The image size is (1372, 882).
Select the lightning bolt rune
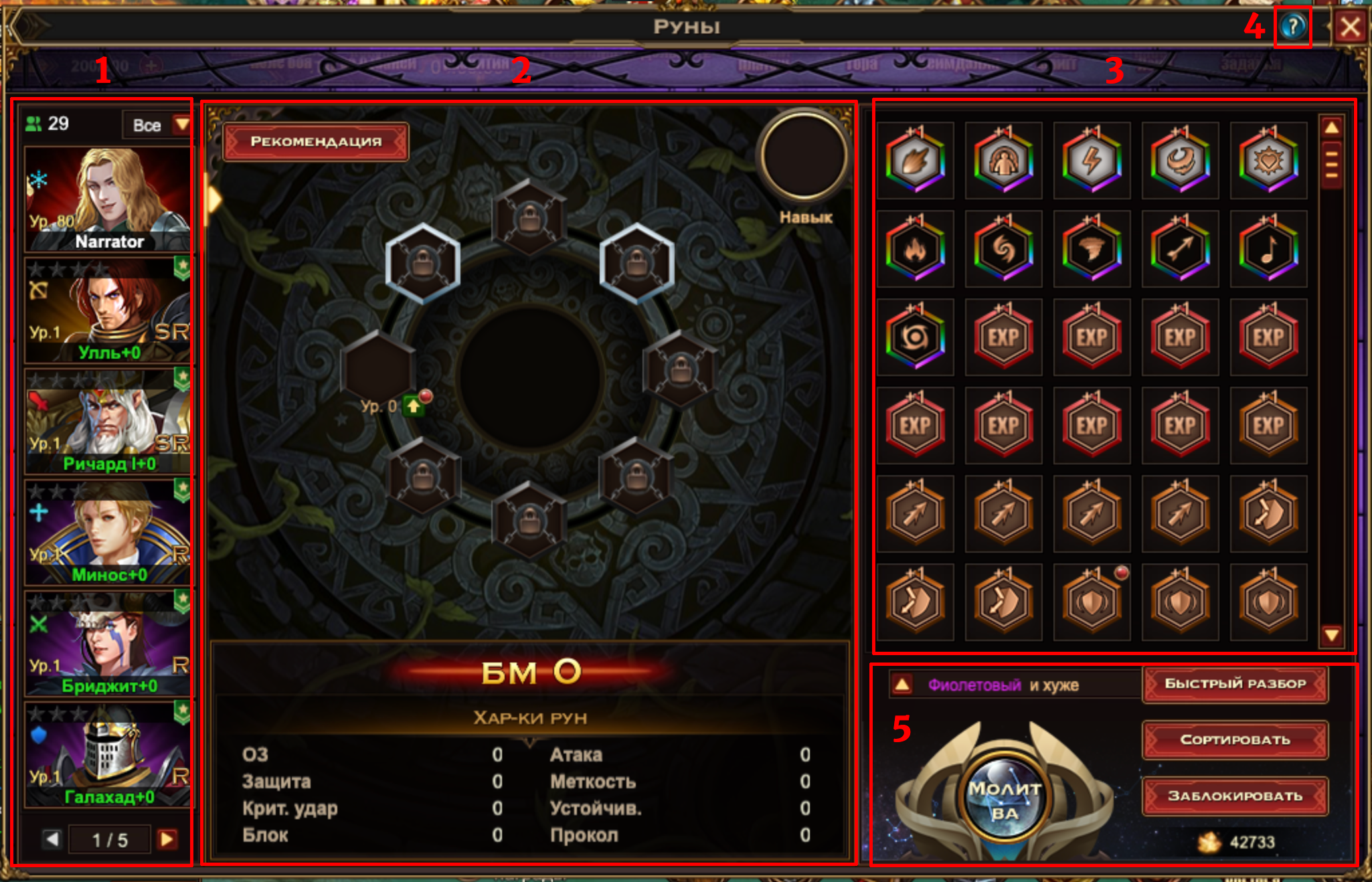coord(1092,161)
